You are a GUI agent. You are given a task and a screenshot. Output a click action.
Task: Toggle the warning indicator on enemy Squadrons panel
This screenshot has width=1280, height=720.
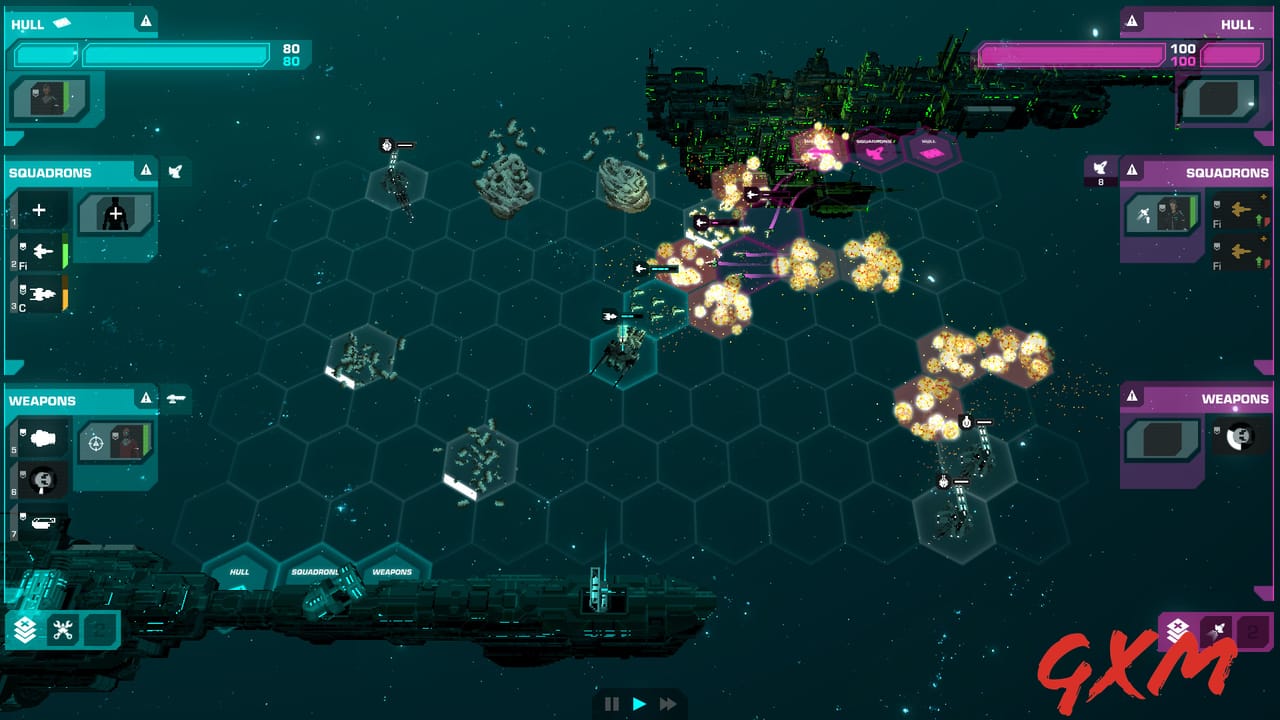(1134, 171)
